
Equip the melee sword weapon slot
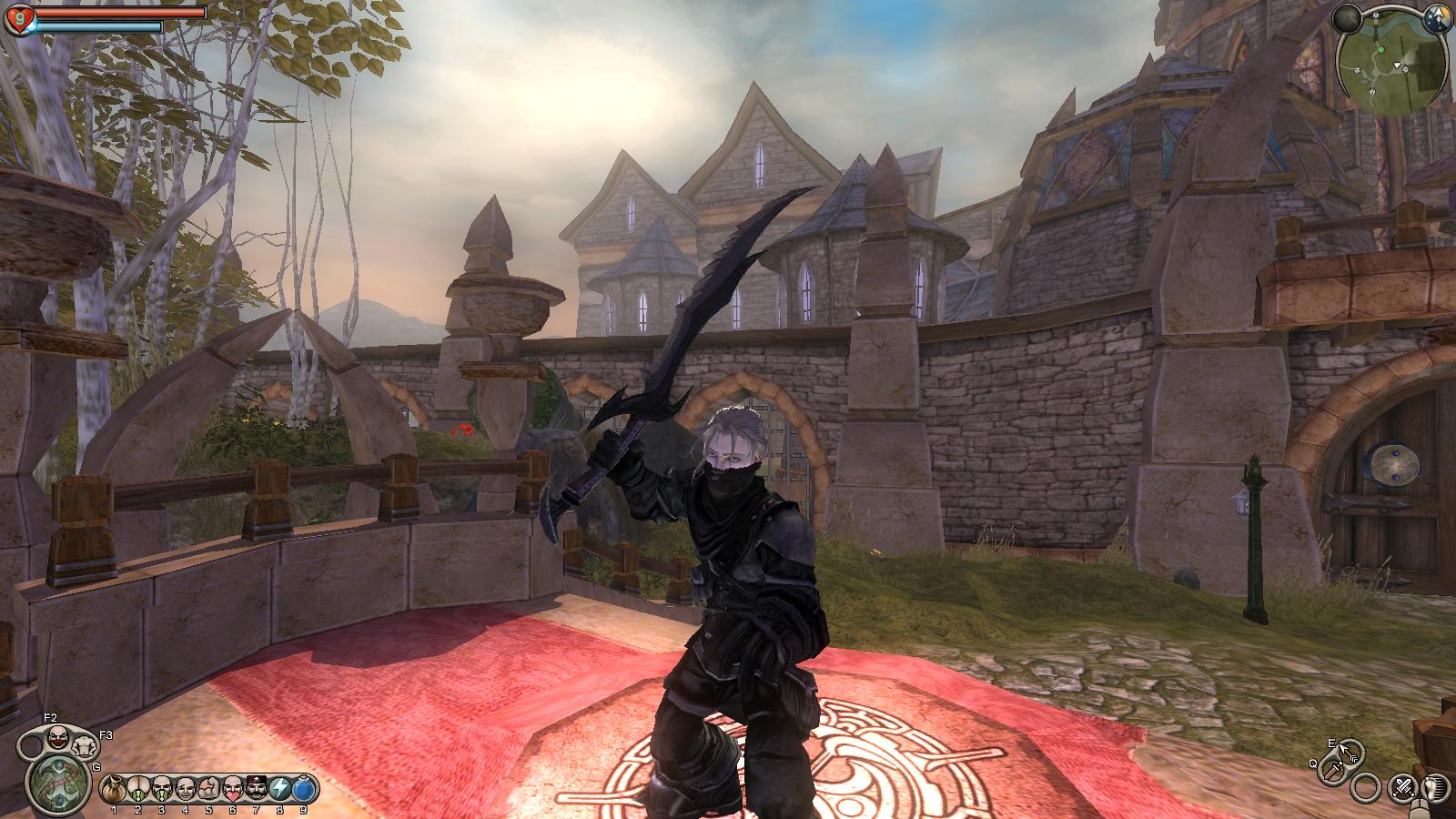[1332, 772]
